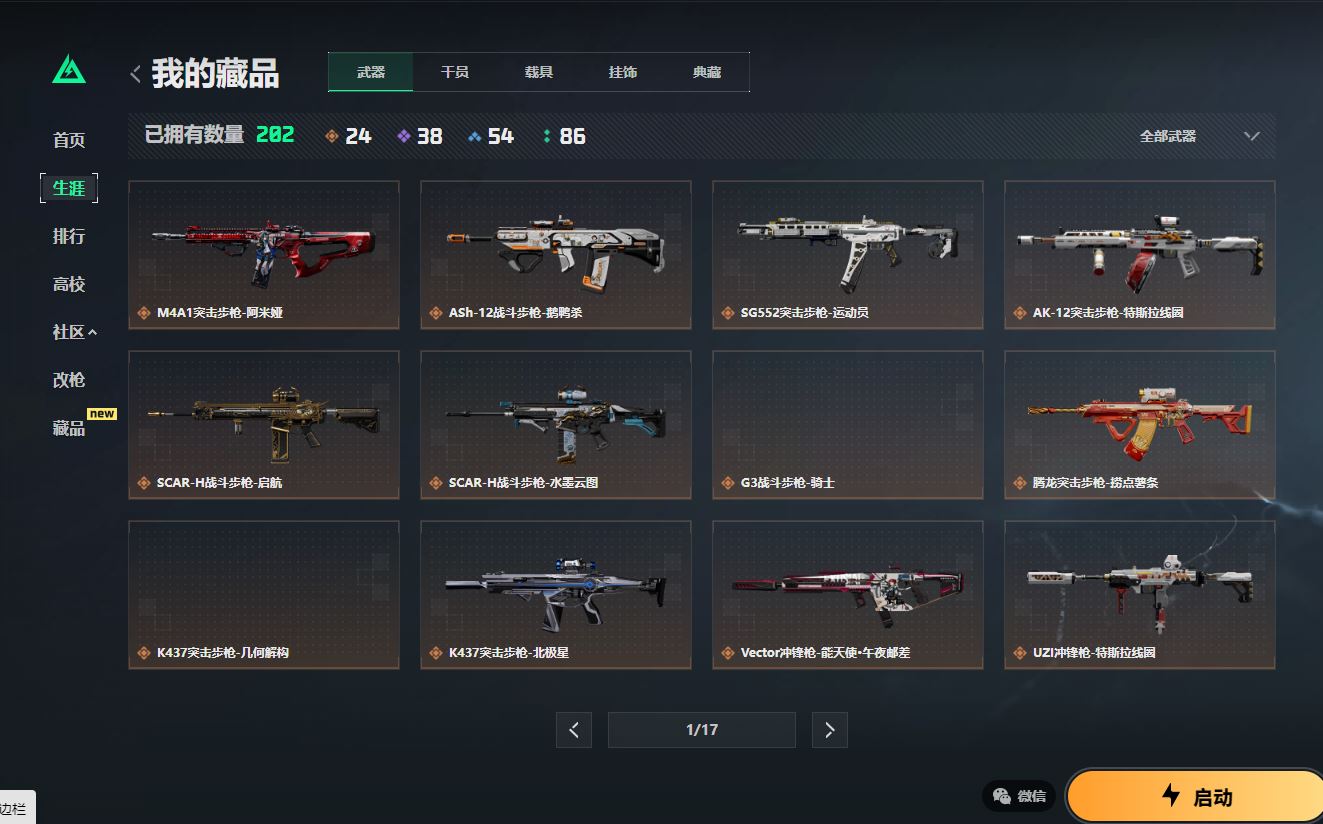The width and height of the screenshot is (1323, 824).
Task: Go to the next collection page
Action: point(829,730)
